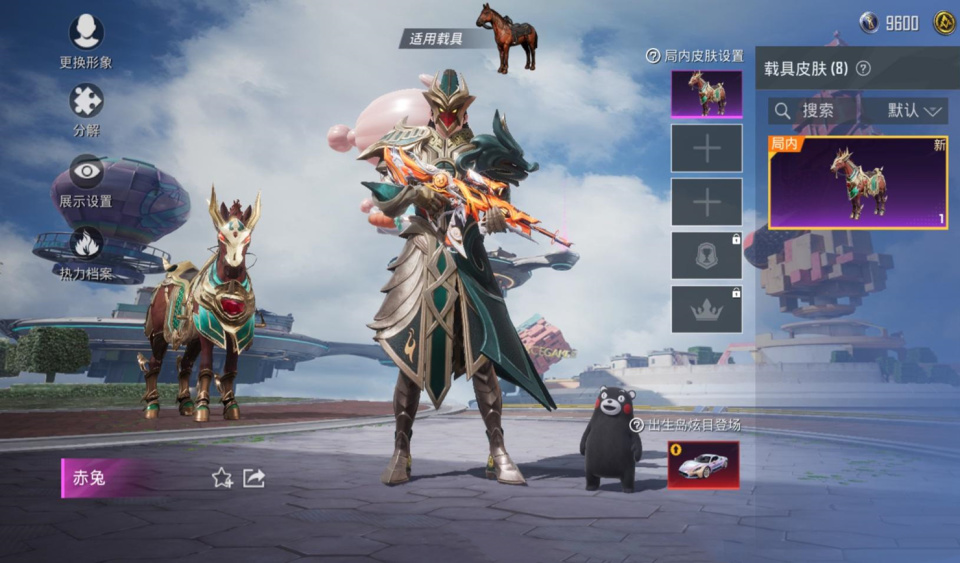
Task: Favorite the 赤兔 skin with star icon
Action: (222, 478)
